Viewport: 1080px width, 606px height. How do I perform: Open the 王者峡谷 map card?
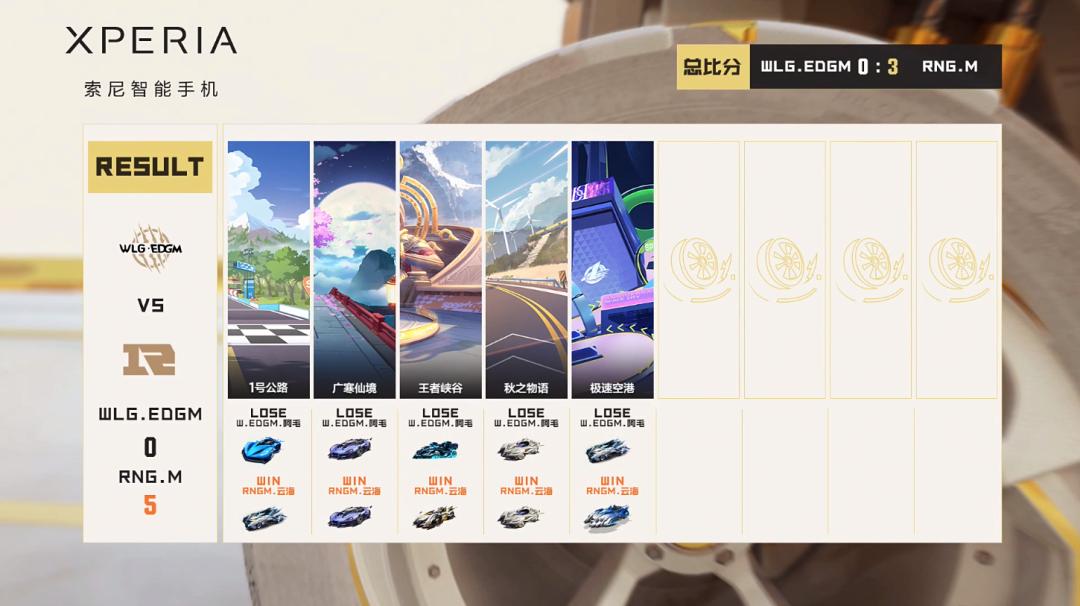pos(440,269)
